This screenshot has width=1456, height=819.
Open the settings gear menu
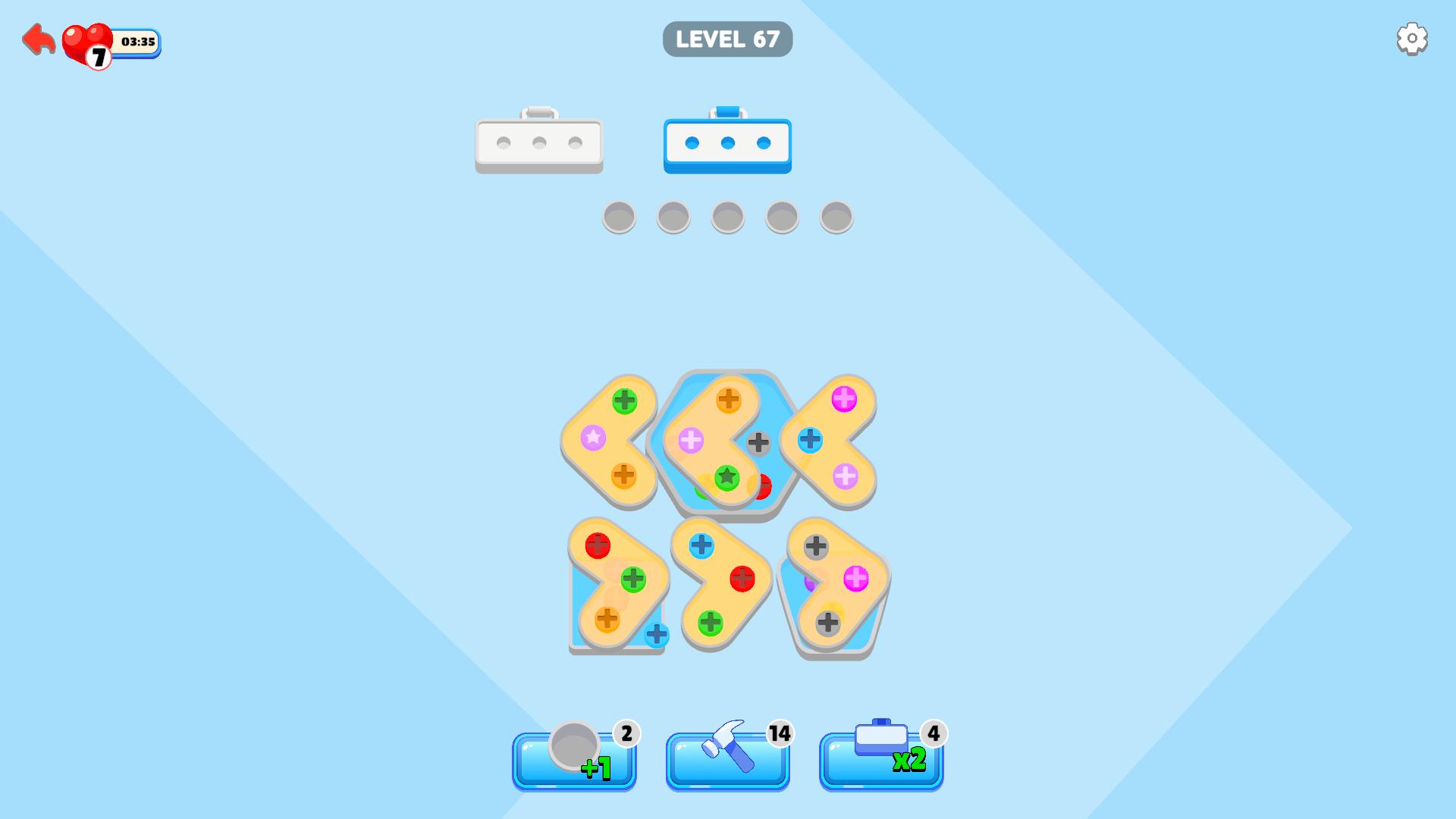1411,38
